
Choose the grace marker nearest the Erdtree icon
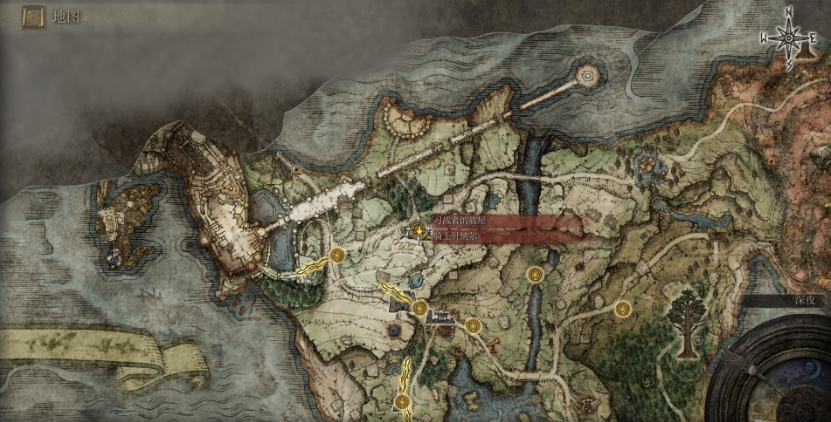click(623, 308)
